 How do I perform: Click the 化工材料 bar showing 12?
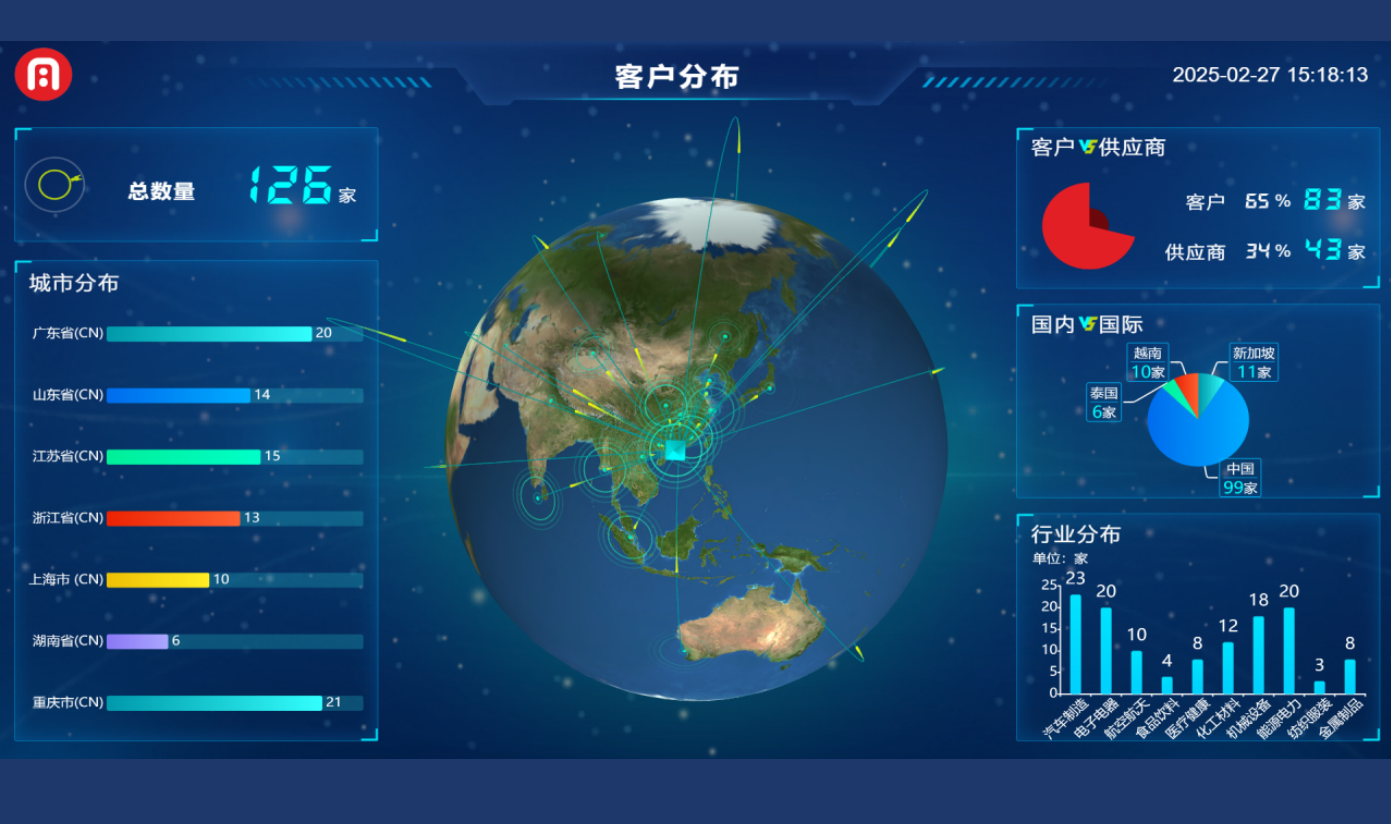click(x=1228, y=667)
